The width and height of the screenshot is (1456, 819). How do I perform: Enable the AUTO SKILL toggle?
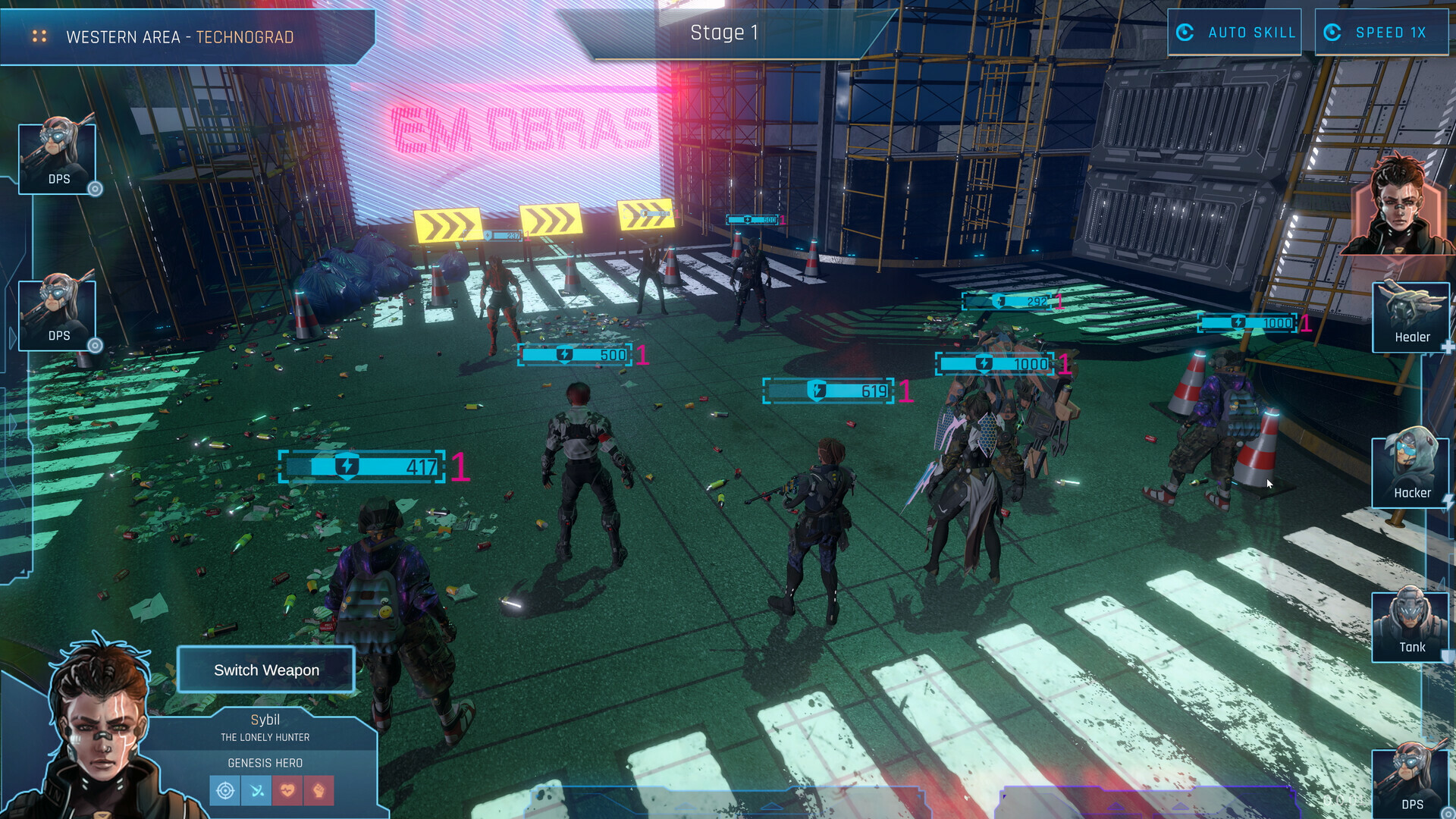point(1234,33)
